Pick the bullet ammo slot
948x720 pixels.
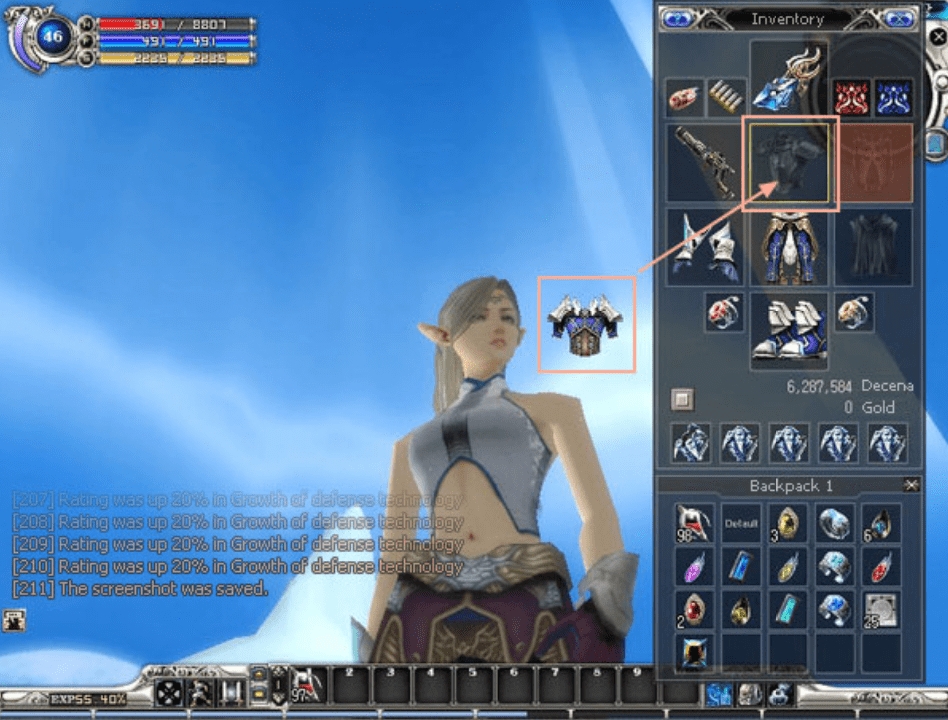[x=727, y=99]
